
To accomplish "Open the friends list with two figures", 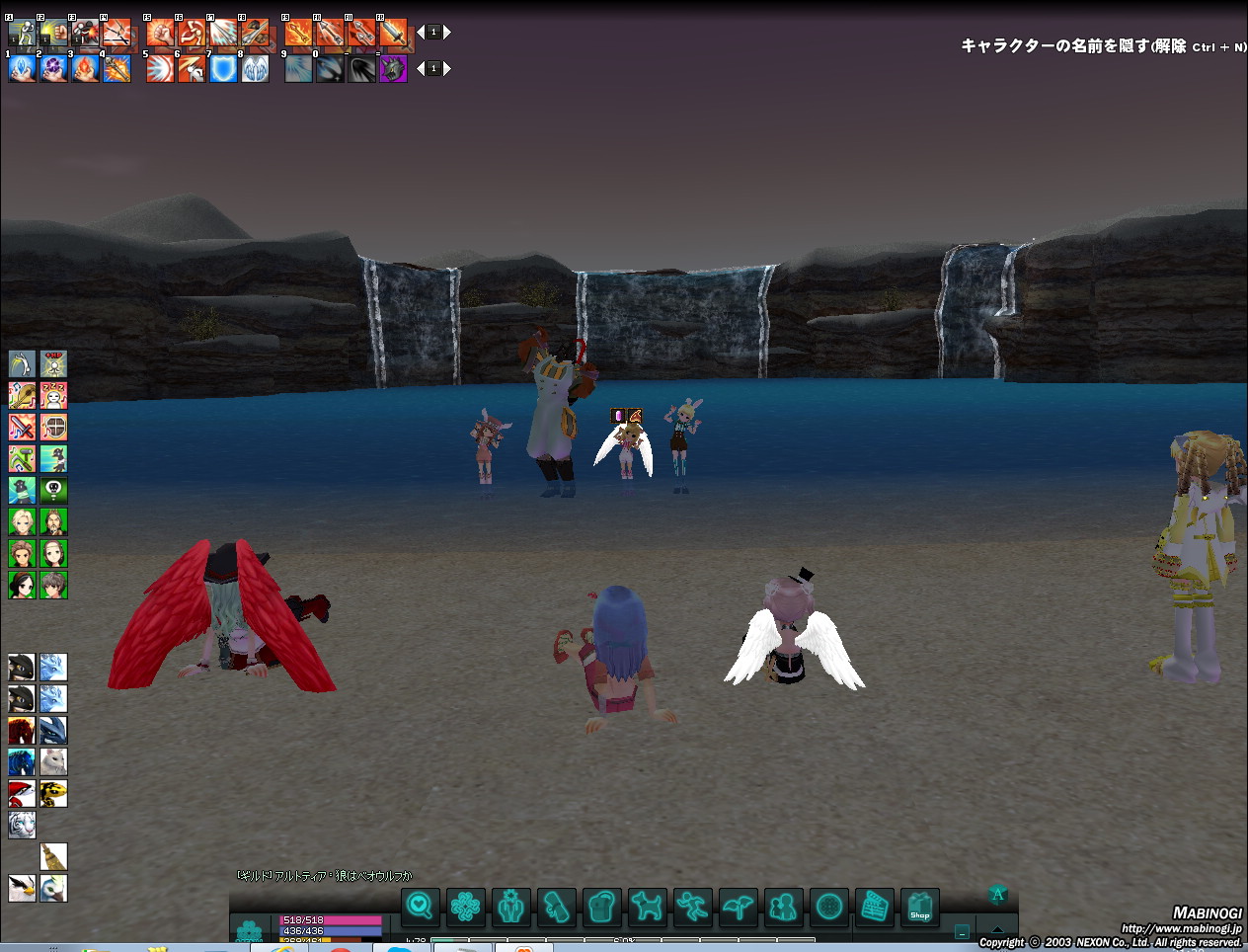I will point(783,906).
